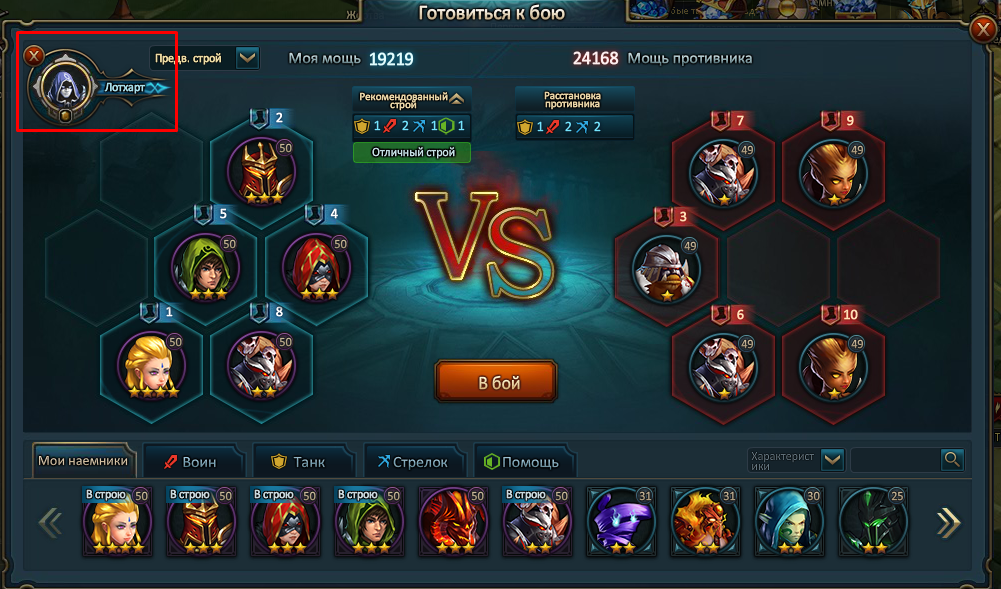Choose the dark green level 25 mercenary
Image resolution: width=1001 pixels, height=589 pixels.
click(x=872, y=521)
